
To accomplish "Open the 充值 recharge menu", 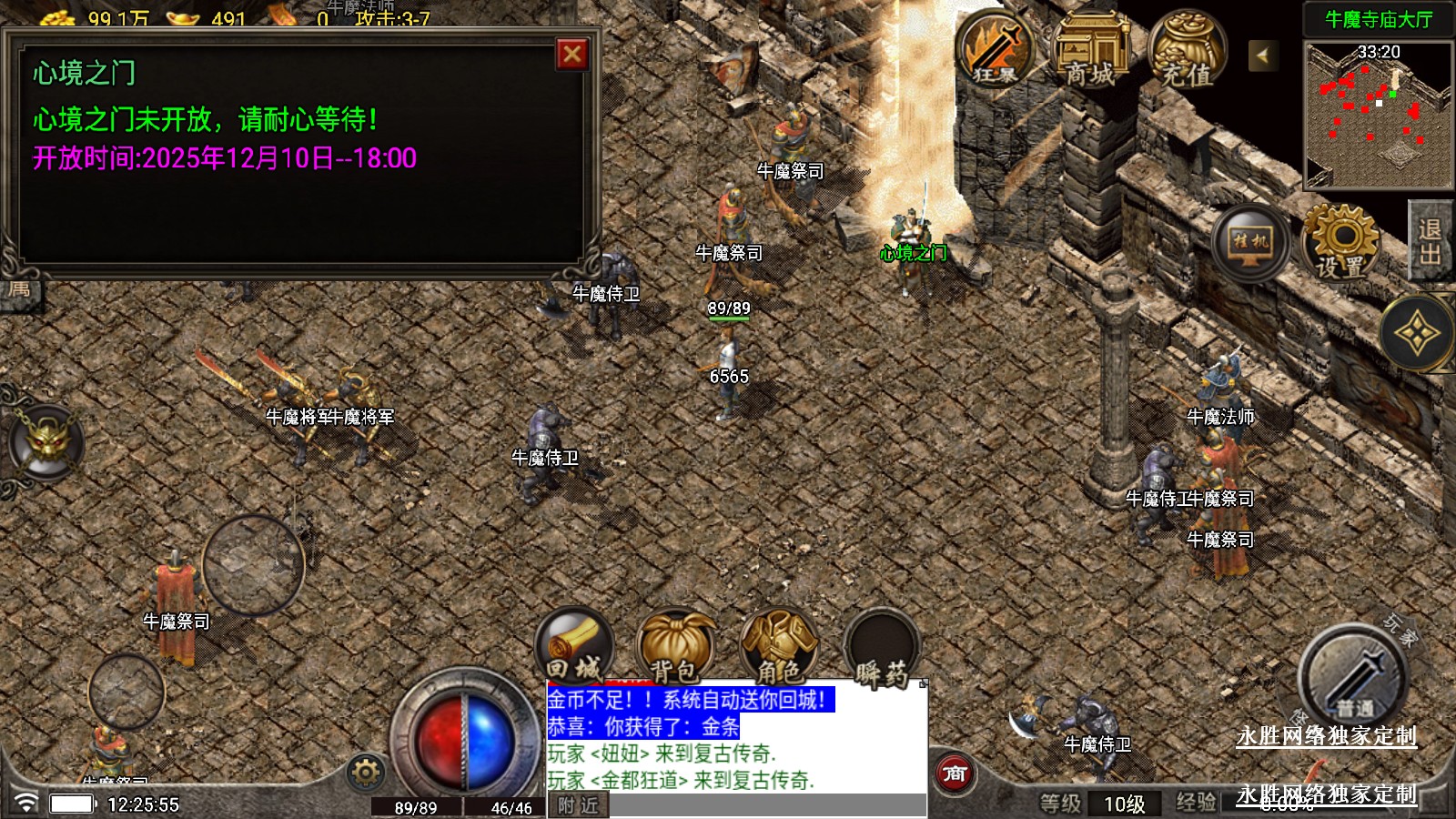I will [1187, 52].
